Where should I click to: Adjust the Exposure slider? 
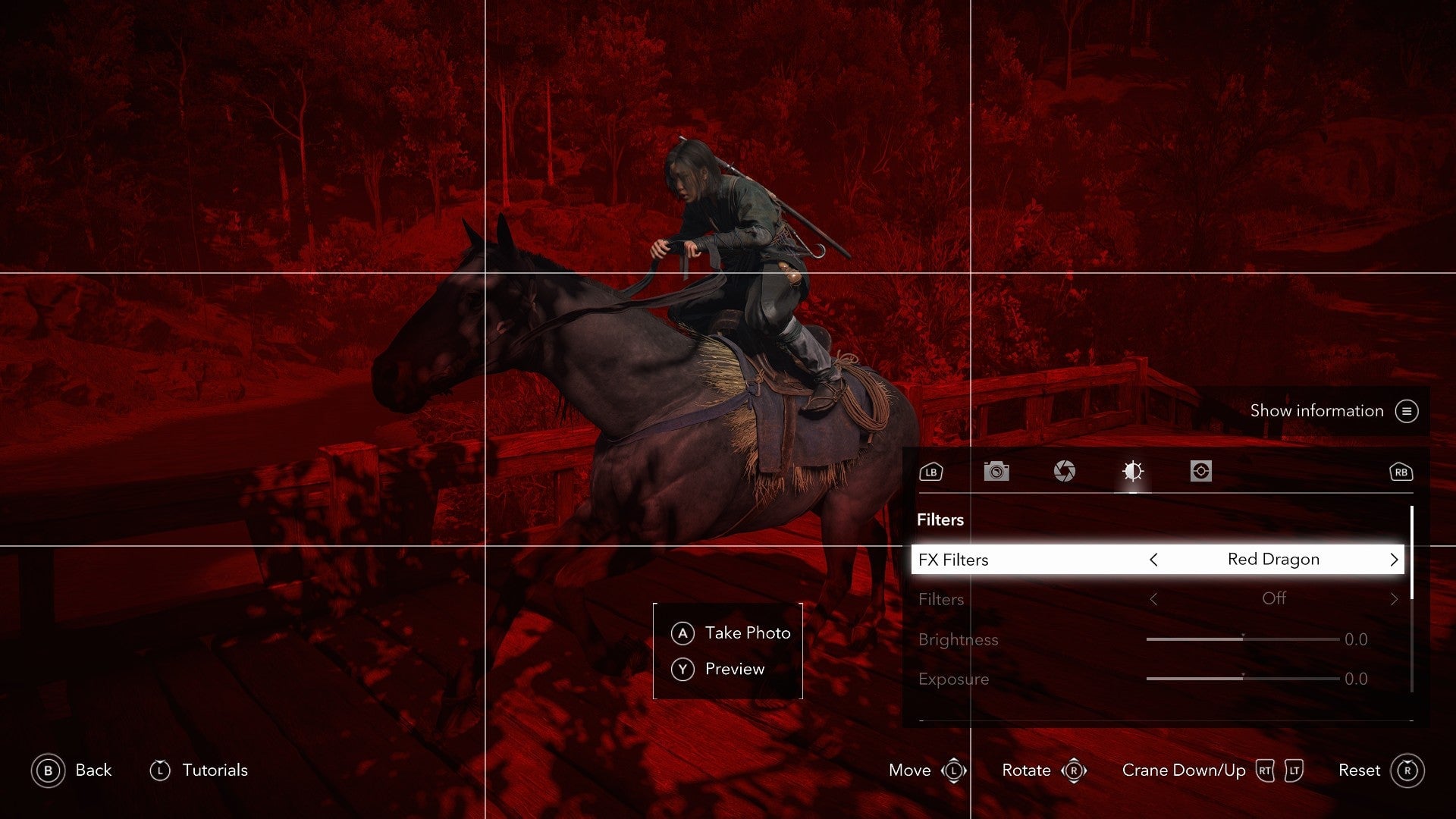1244,679
